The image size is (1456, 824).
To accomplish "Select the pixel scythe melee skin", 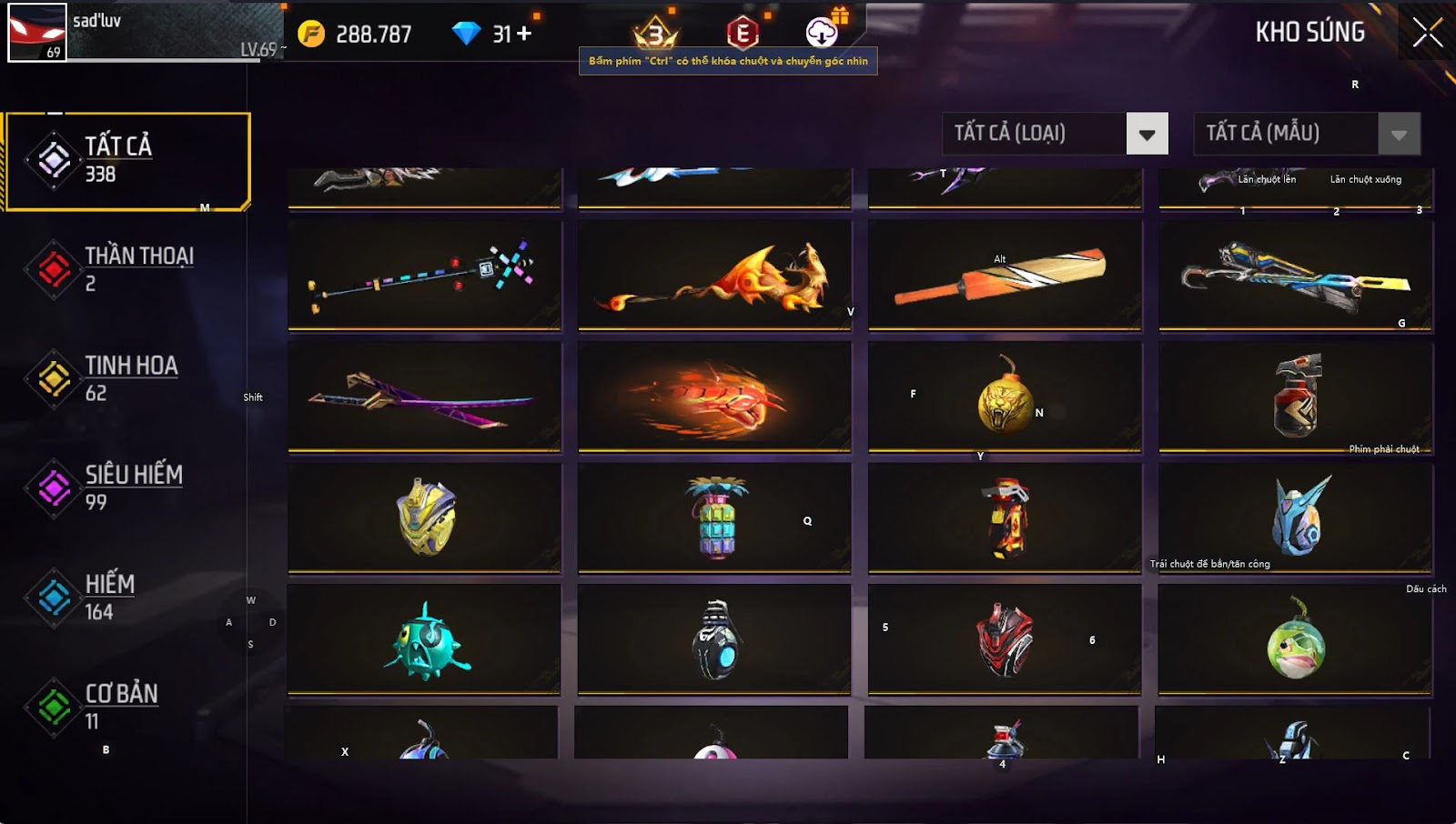I will pyautogui.click(x=424, y=275).
